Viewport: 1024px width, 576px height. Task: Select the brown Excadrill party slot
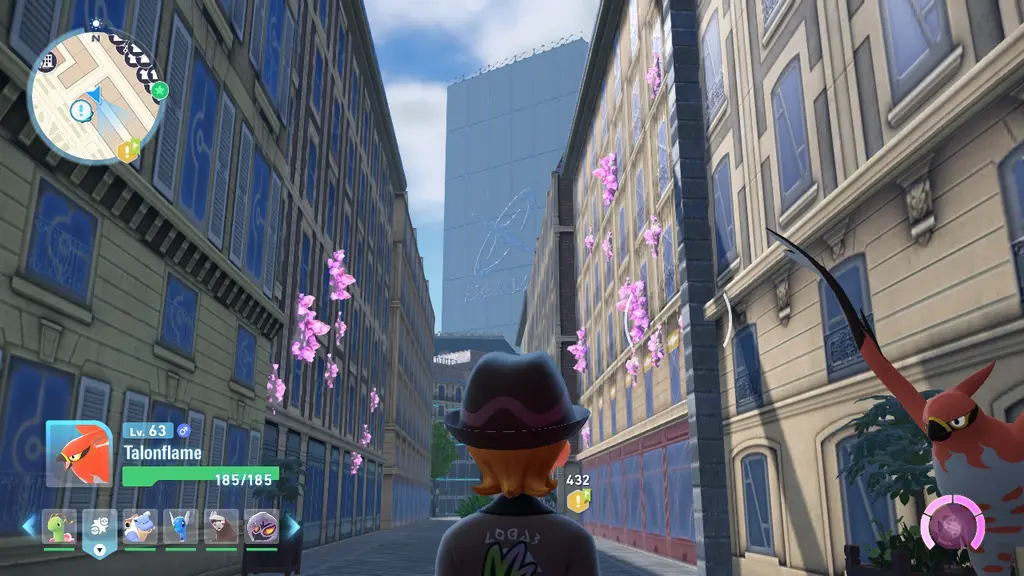(221, 526)
